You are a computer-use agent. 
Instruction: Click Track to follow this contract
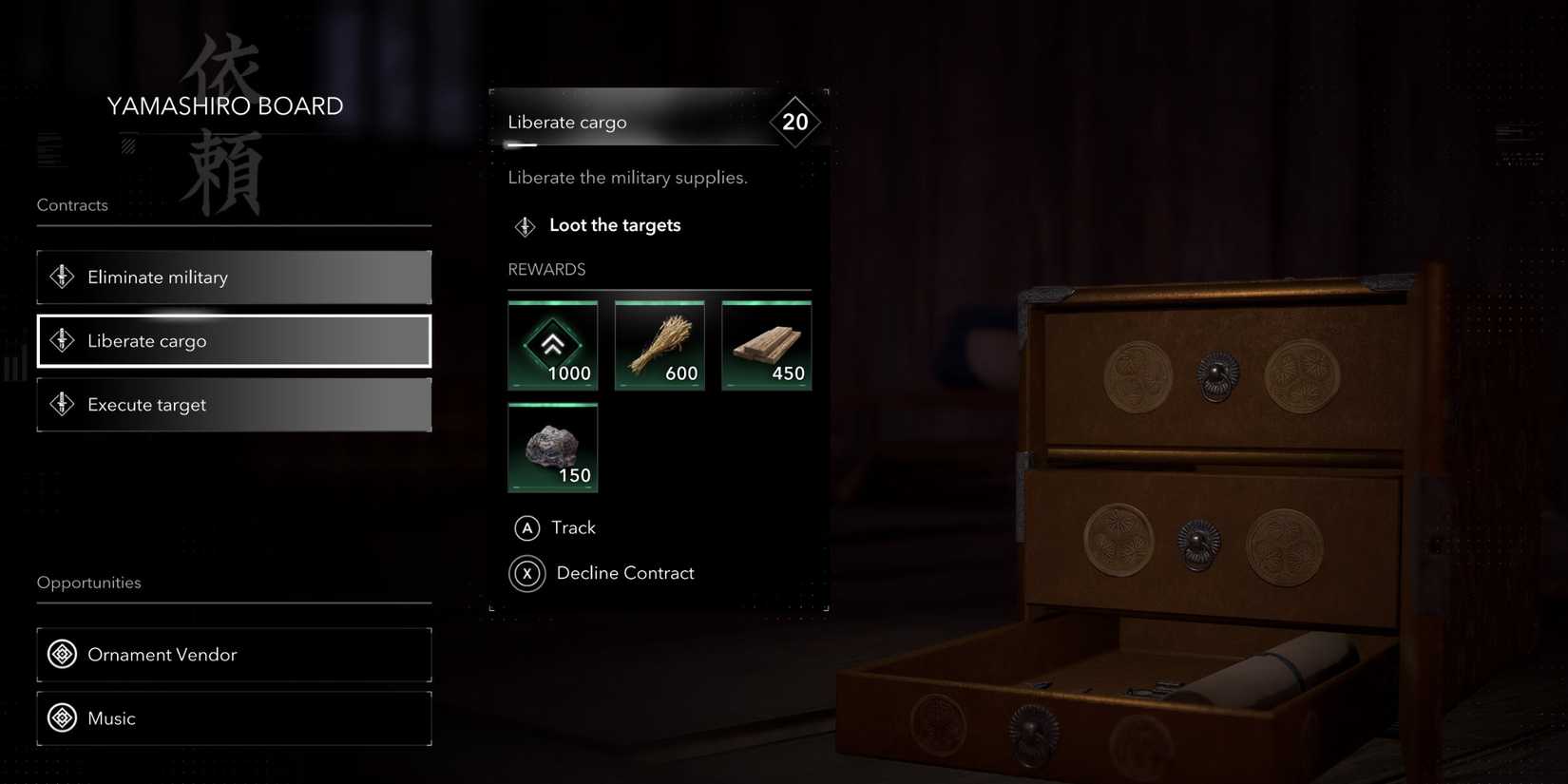[571, 527]
